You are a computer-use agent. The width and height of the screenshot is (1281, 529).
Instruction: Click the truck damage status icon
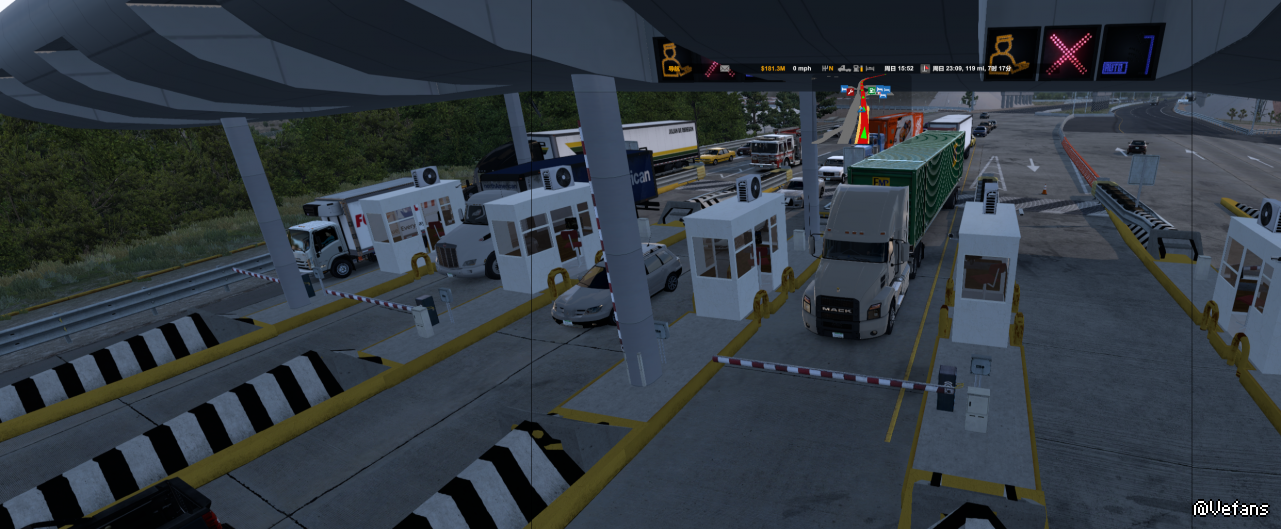click(x=844, y=69)
